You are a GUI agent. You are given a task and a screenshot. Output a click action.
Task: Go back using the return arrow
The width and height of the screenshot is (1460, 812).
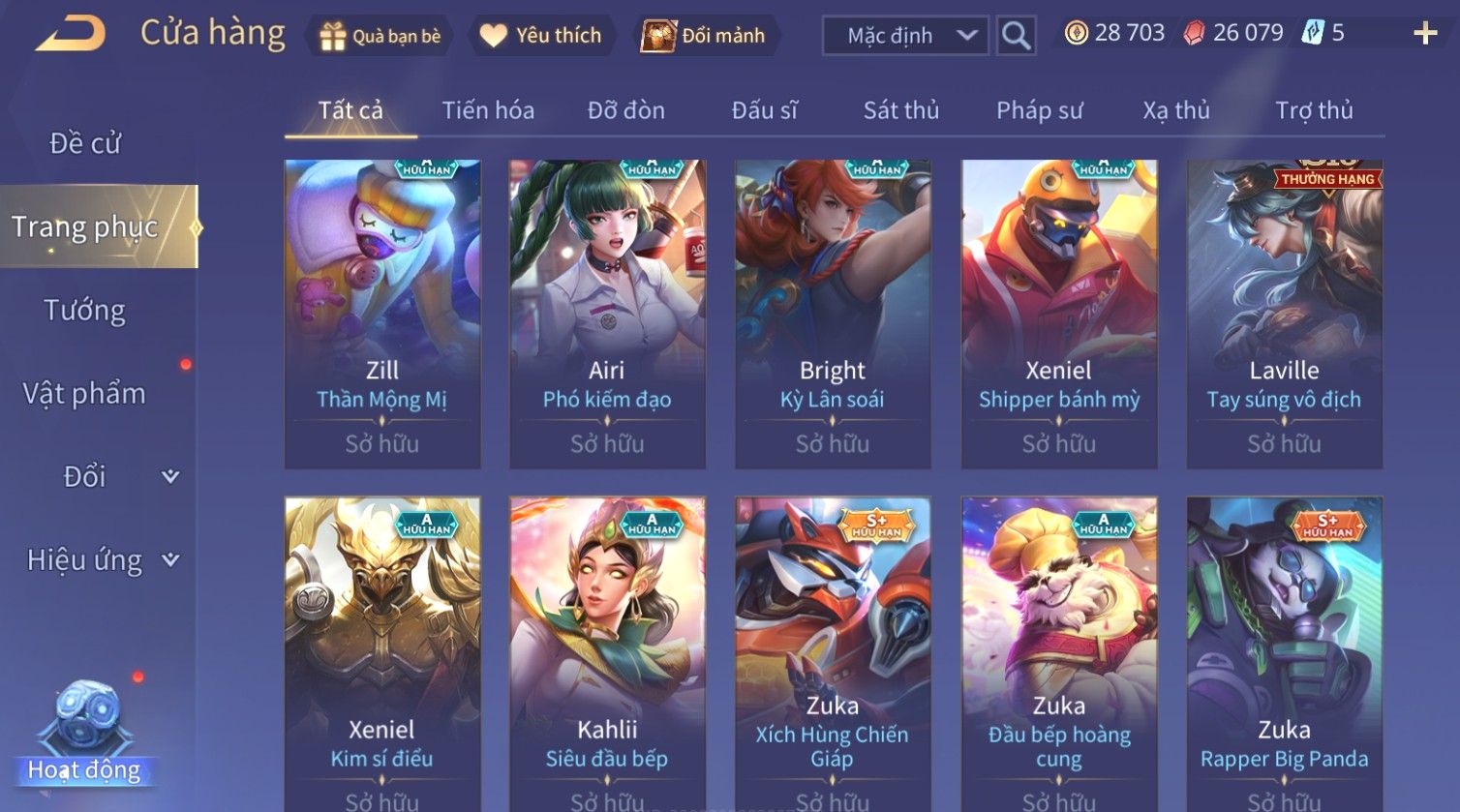[x=71, y=35]
